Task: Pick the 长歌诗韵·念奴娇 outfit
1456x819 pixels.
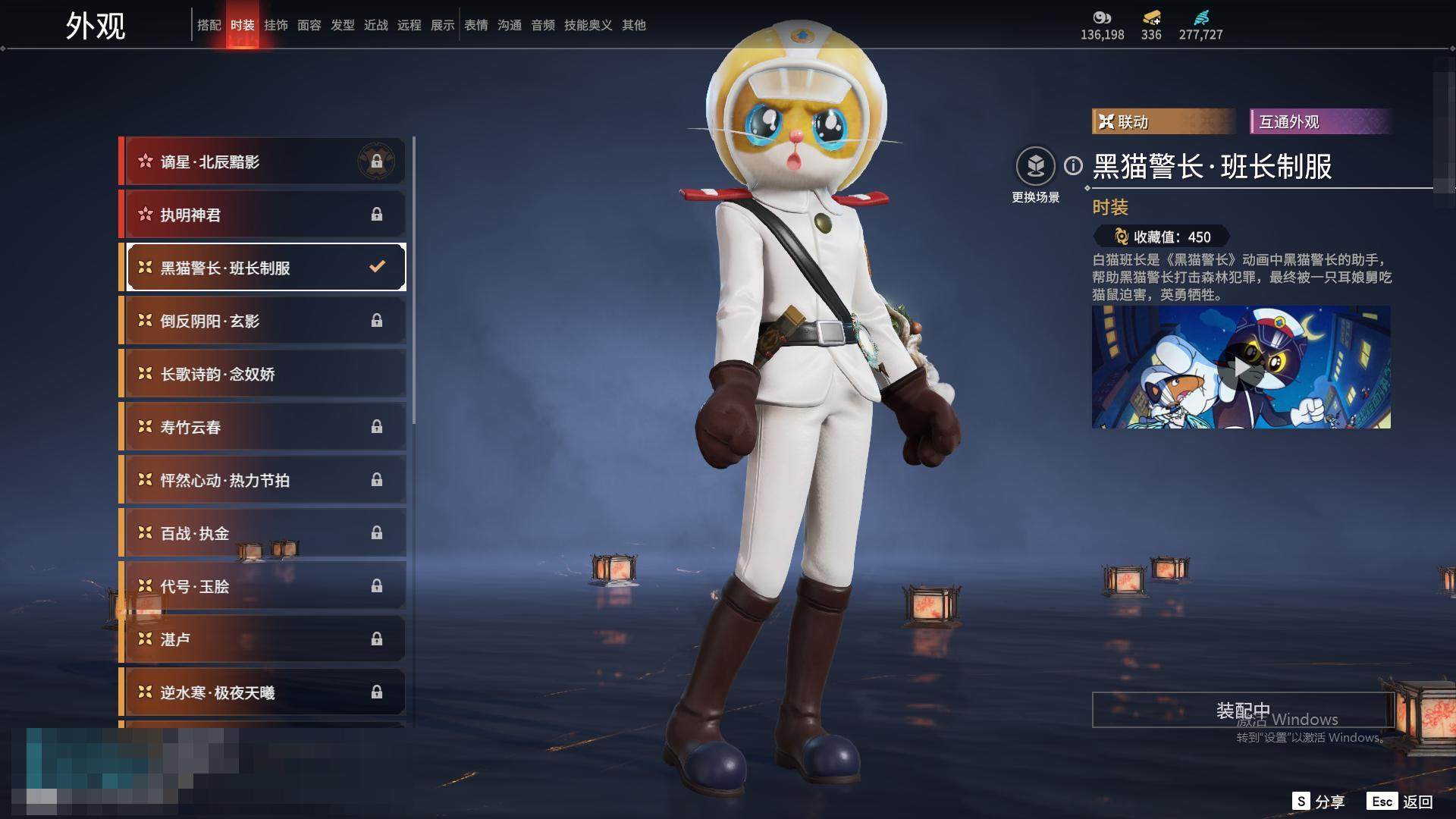Action: tap(262, 374)
